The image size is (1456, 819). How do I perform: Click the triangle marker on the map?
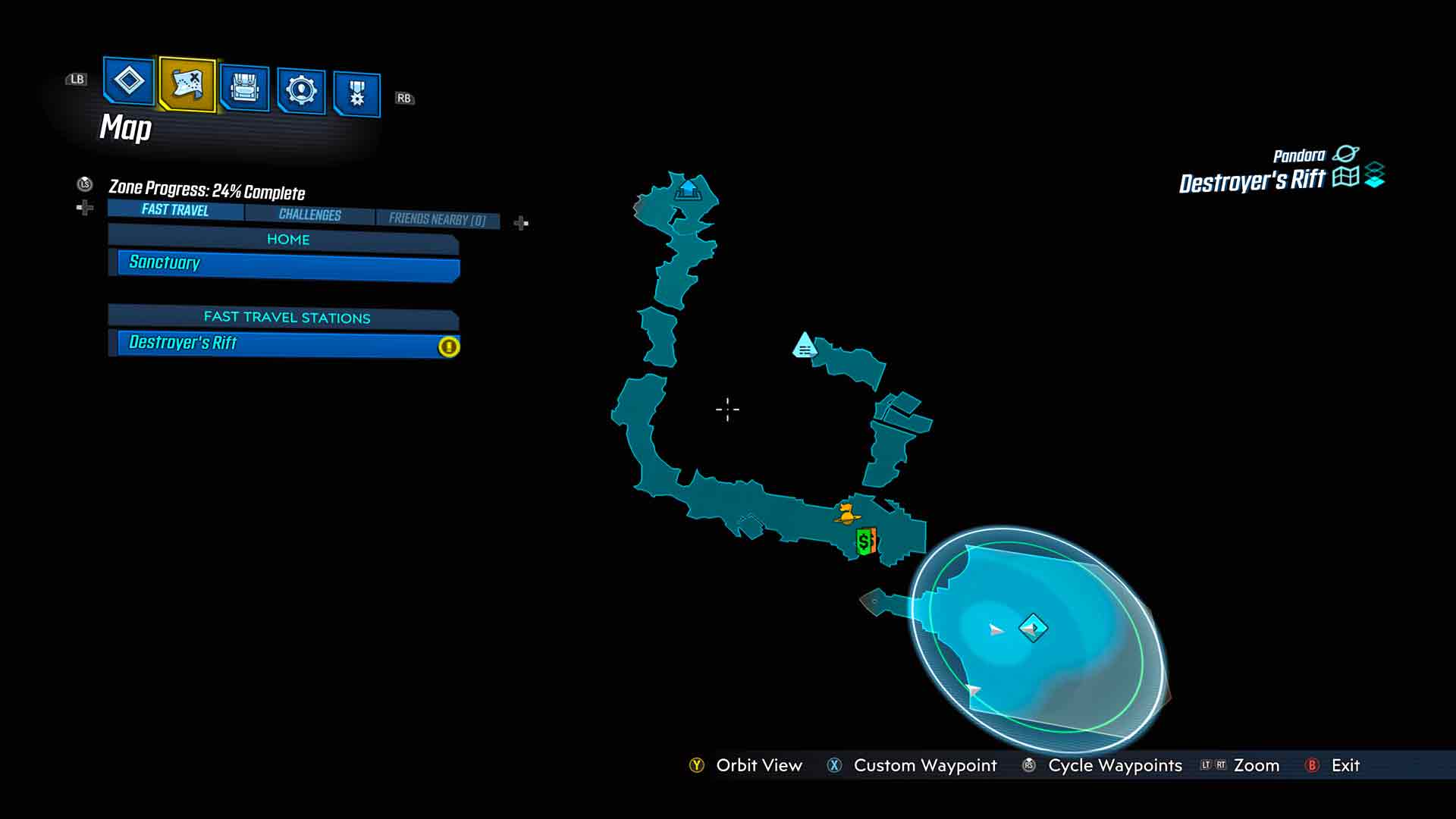[x=805, y=346]
